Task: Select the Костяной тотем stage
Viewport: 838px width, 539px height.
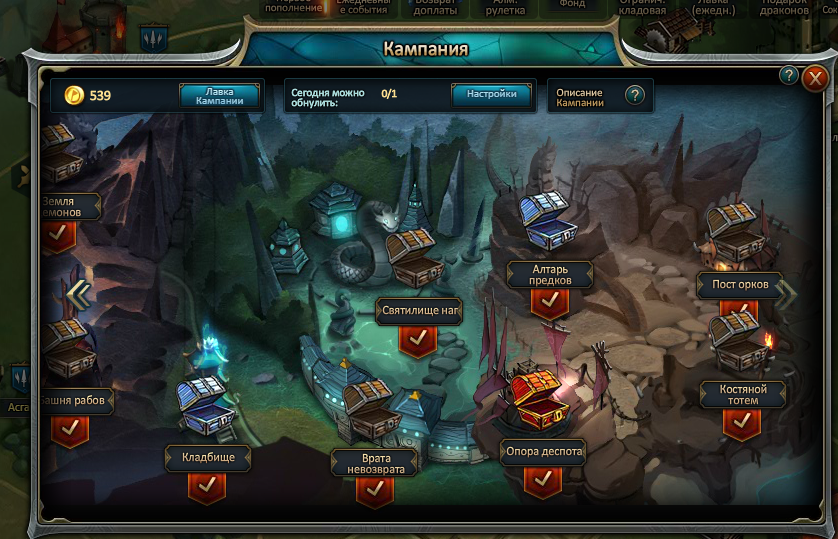Action: tap(741, 394)
